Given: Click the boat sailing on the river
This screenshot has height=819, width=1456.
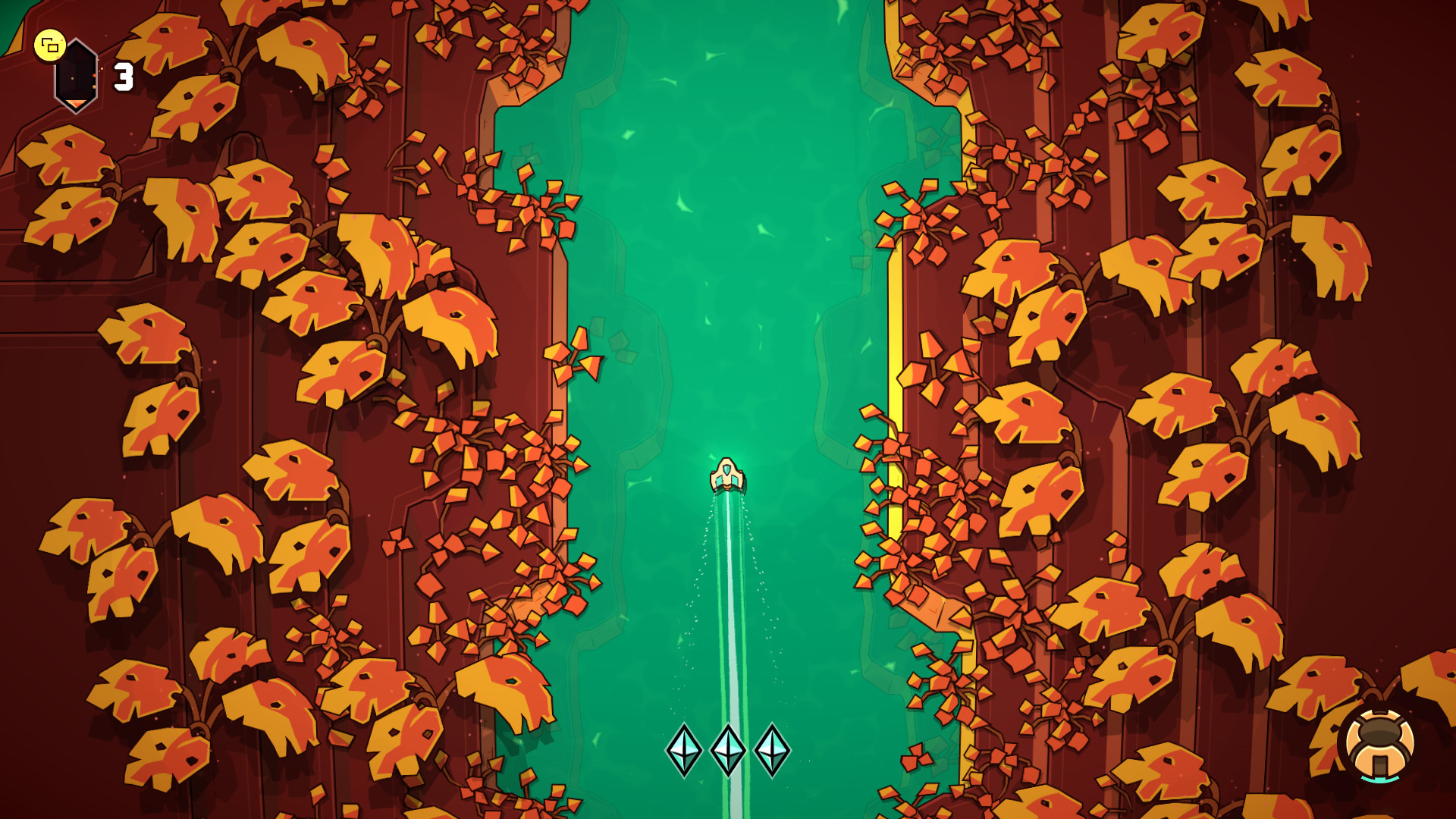Looking at the screenshot, I should [x=726, y=474].
